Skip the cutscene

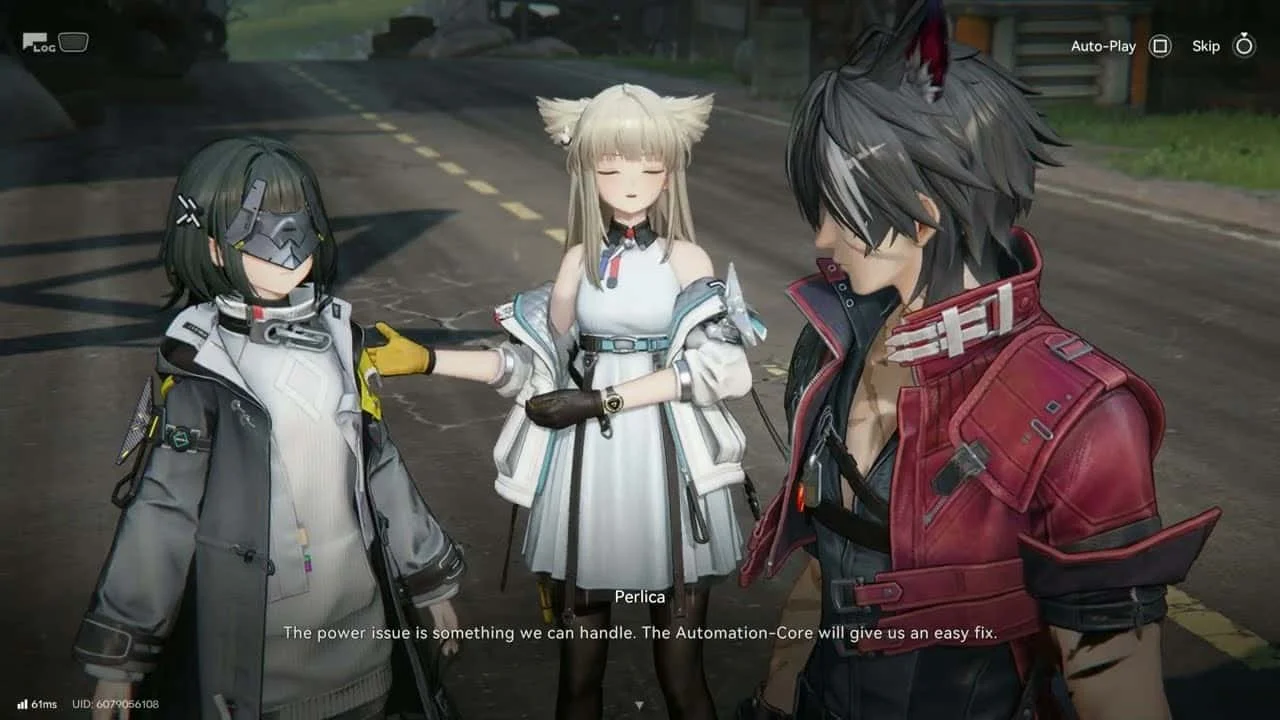(x=1243, y=46)
